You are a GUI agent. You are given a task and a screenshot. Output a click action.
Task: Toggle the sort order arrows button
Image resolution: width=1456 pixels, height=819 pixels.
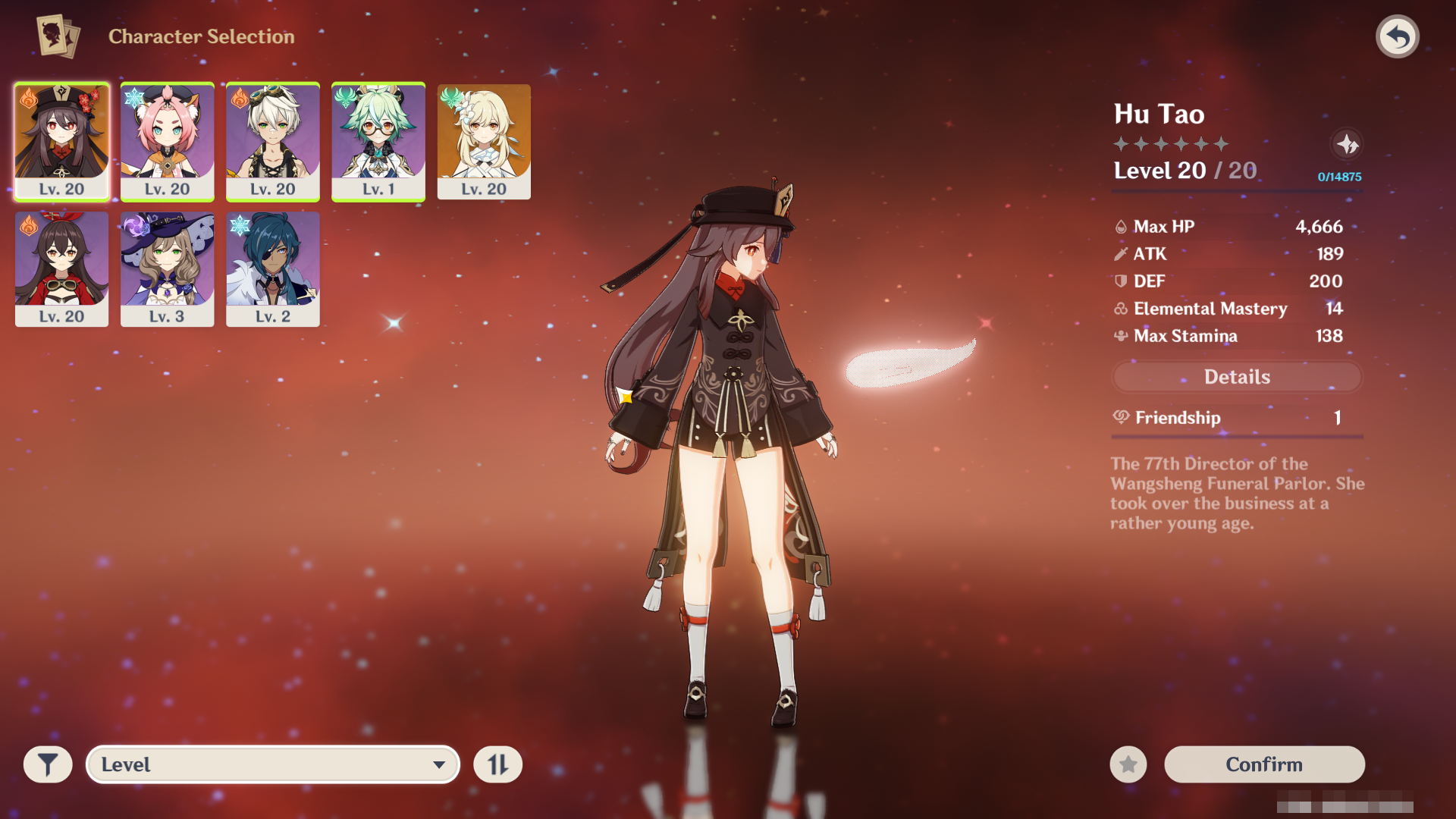pyautogui.click(x=497, y=764)
